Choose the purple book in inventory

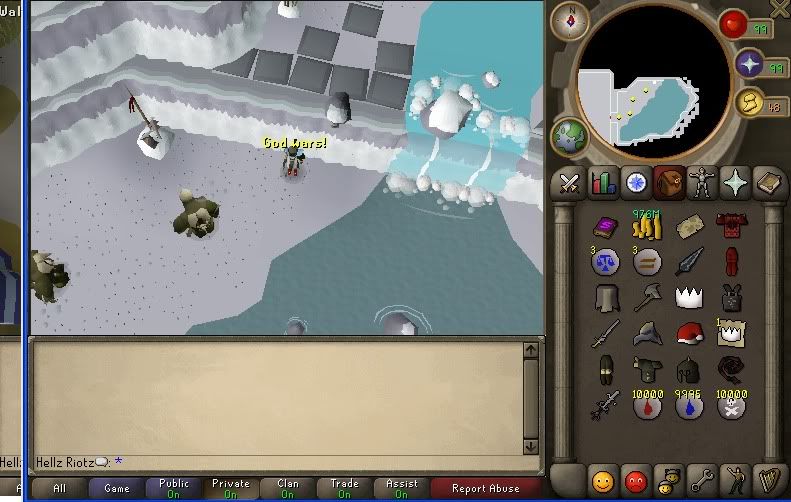tap(604, 228)
